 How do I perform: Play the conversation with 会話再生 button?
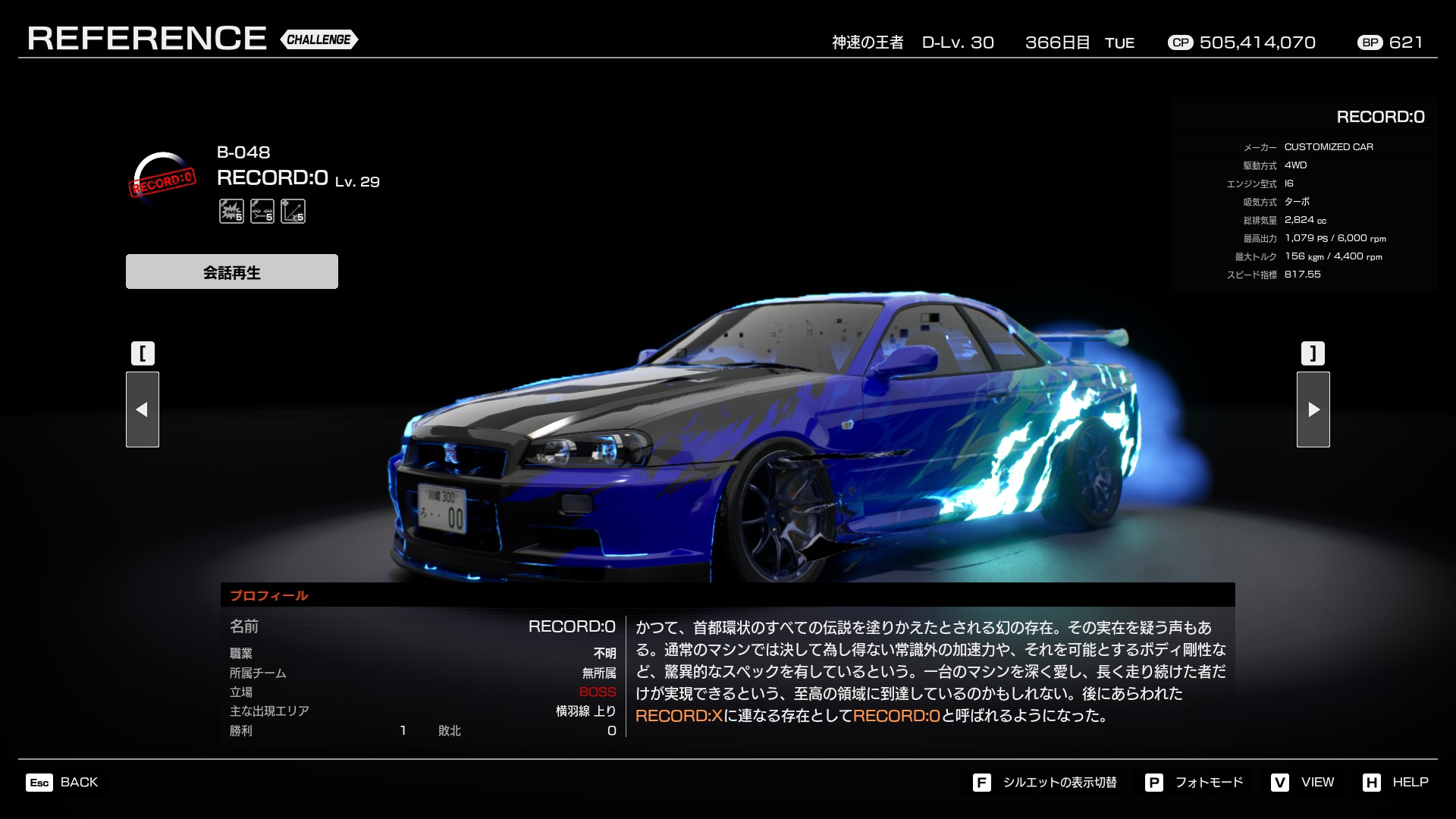coord(231,271)
